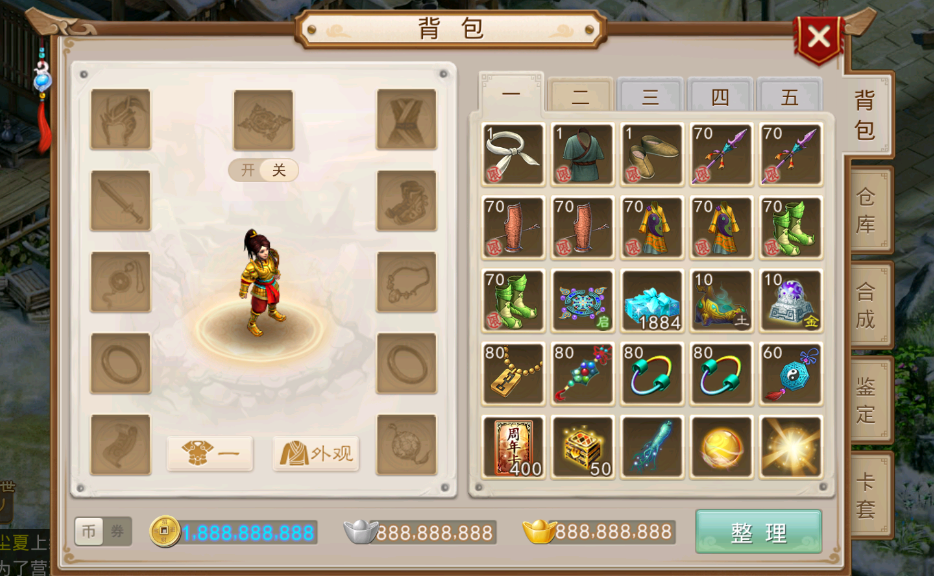The image size is (934, 576).
Task: Click the yin-yang pendant item
Action: point(791,374)
